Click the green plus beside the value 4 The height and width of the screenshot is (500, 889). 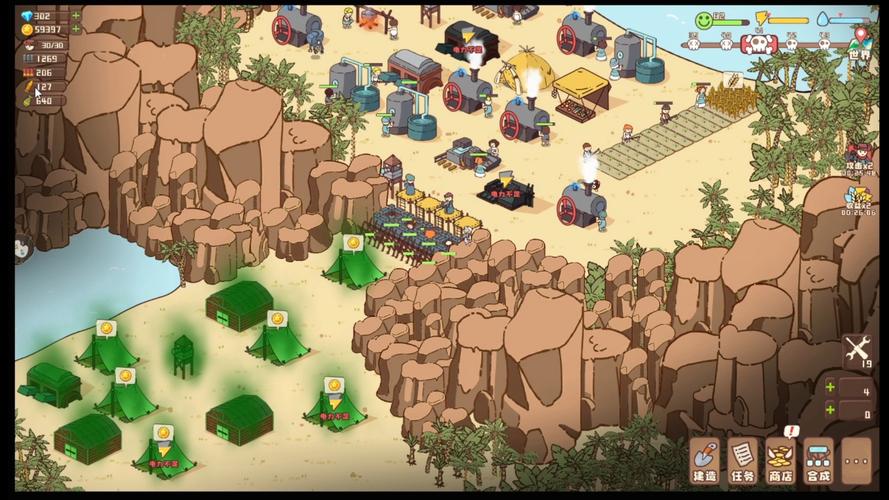[830, 387]
